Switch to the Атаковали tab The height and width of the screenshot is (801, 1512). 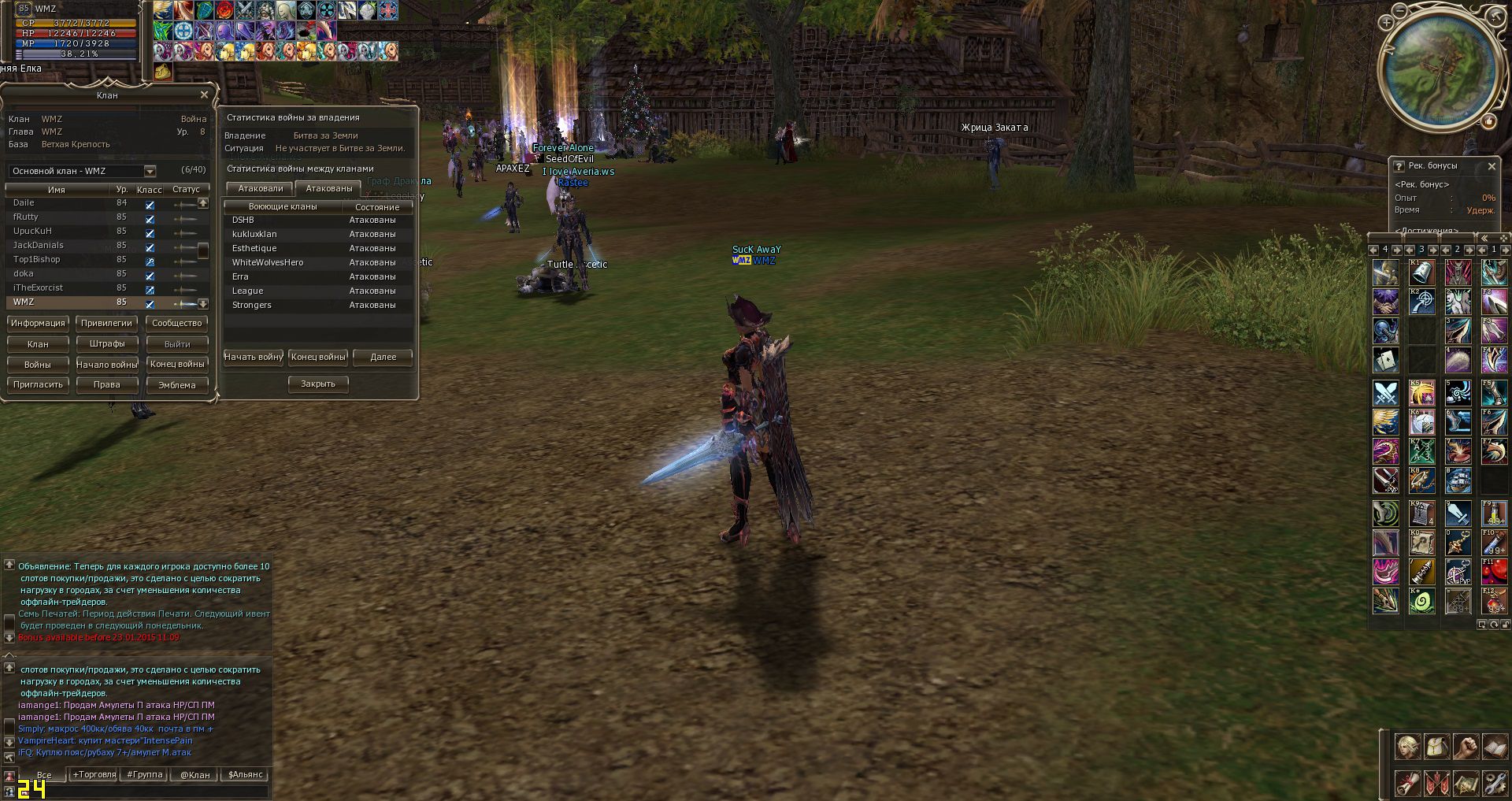(260, 189)
